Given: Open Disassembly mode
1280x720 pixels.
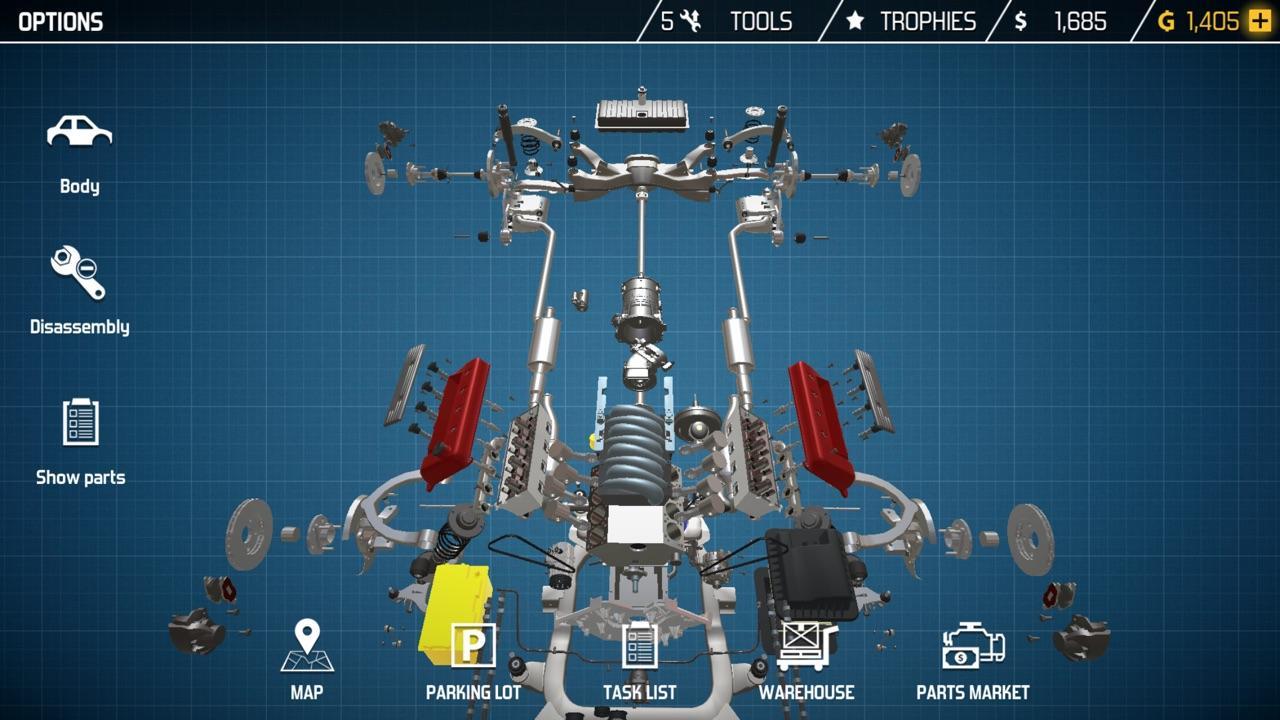Looking at the screenshot, I should [x=80, y=272].
